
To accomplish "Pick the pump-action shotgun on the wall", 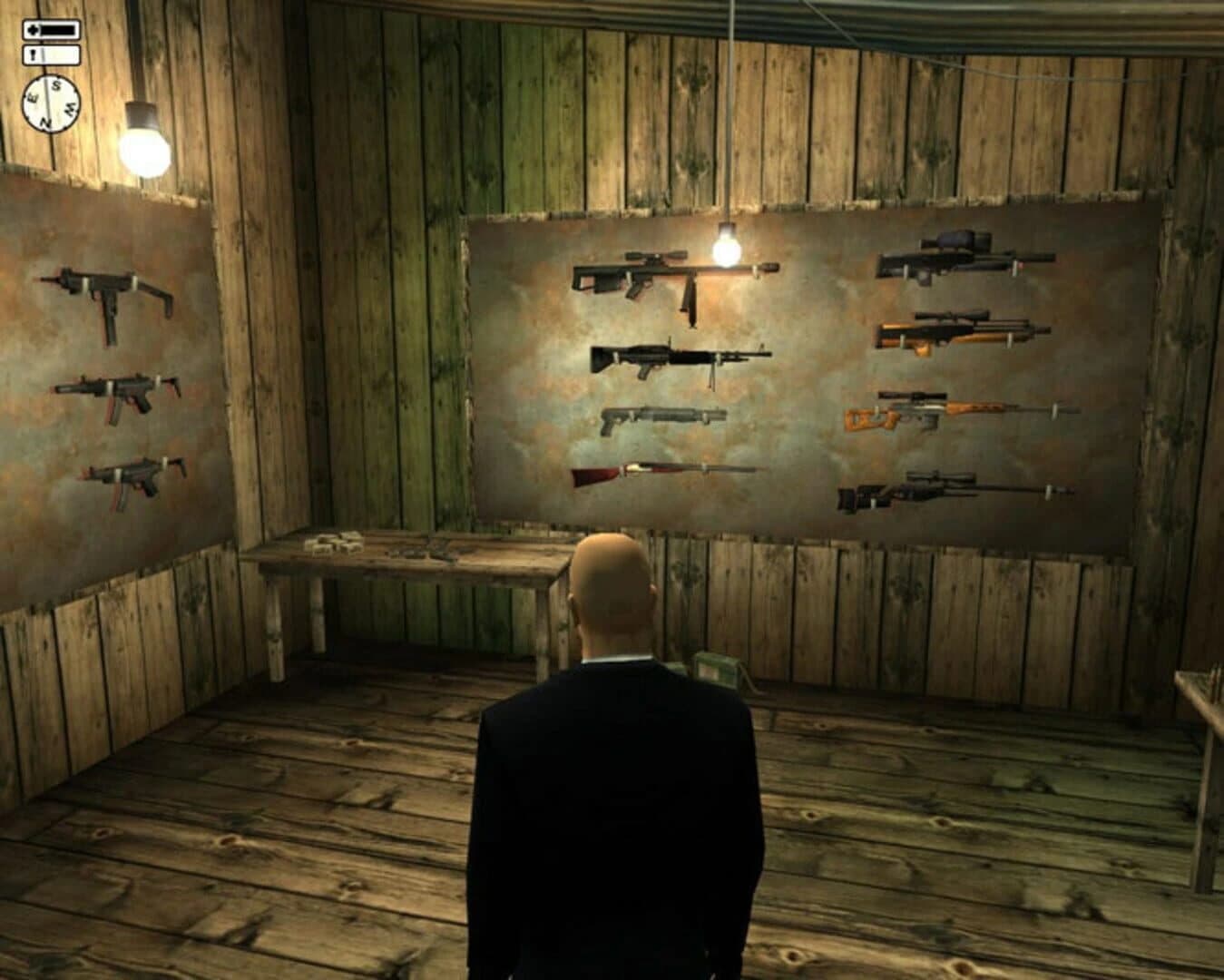I will click(x=662, y=416).
